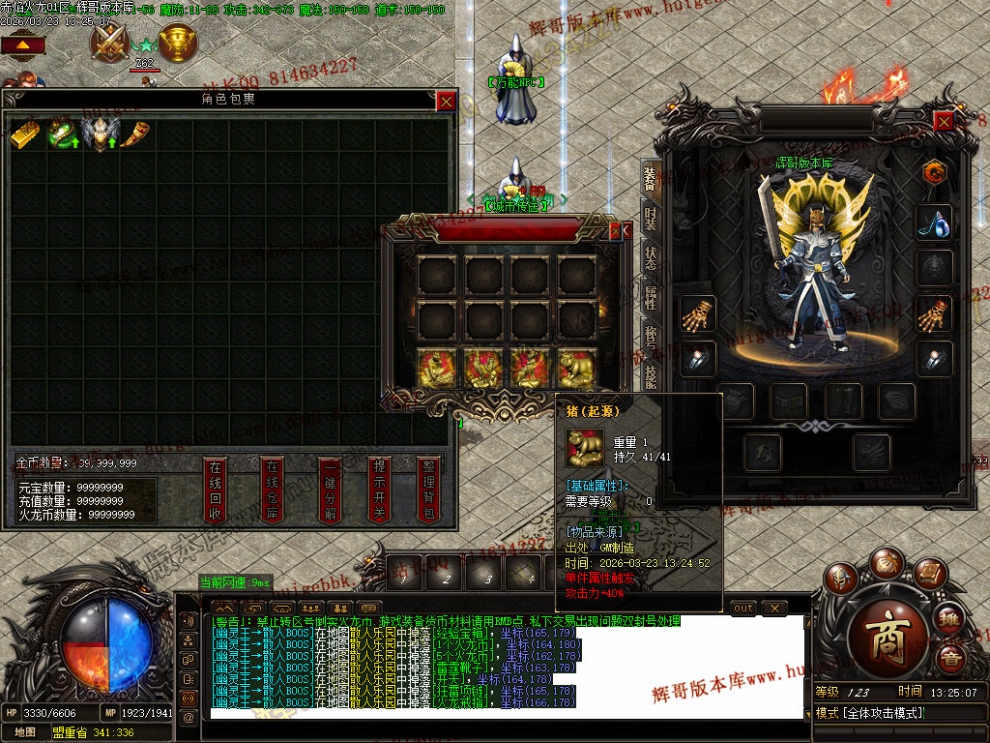Screen dimensions: 990x743
Task: Close the character equipment panel
Action: click(x=944, y=120)
